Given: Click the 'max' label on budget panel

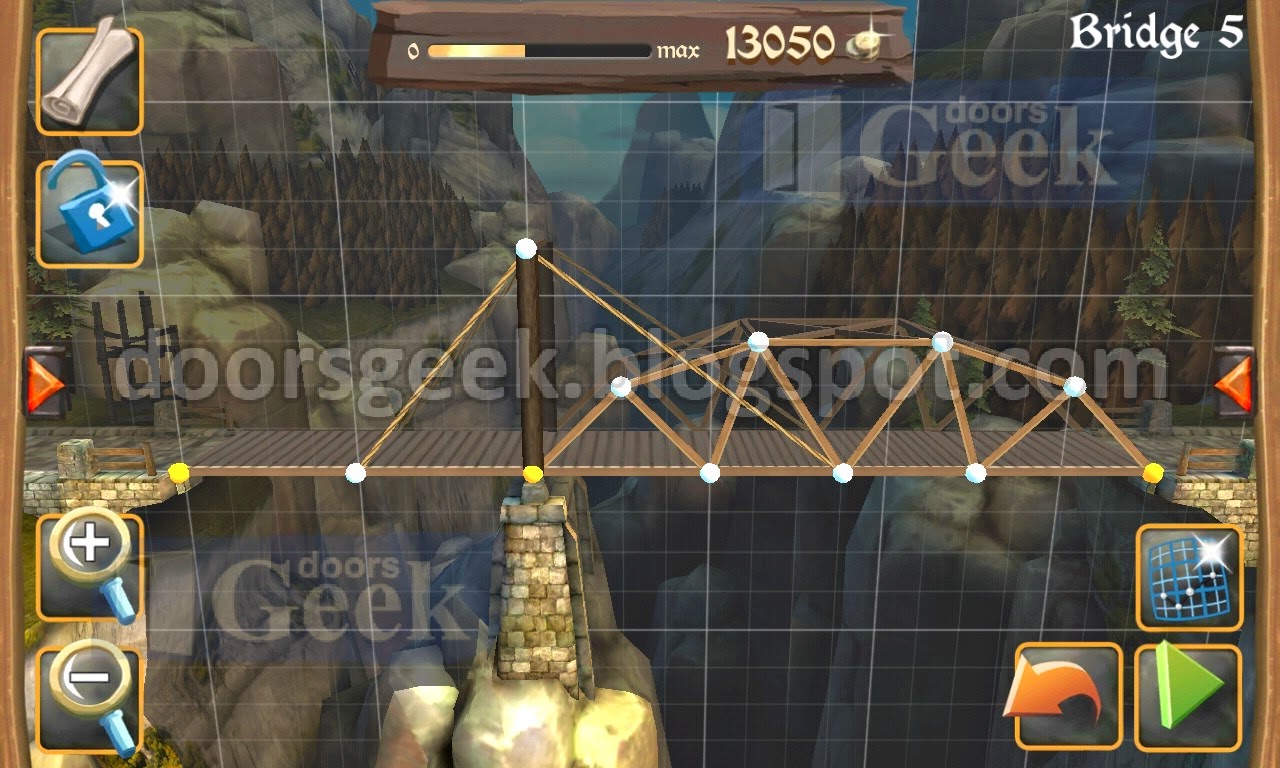Looking at the screenshot, I should click(x=676, y=47).
